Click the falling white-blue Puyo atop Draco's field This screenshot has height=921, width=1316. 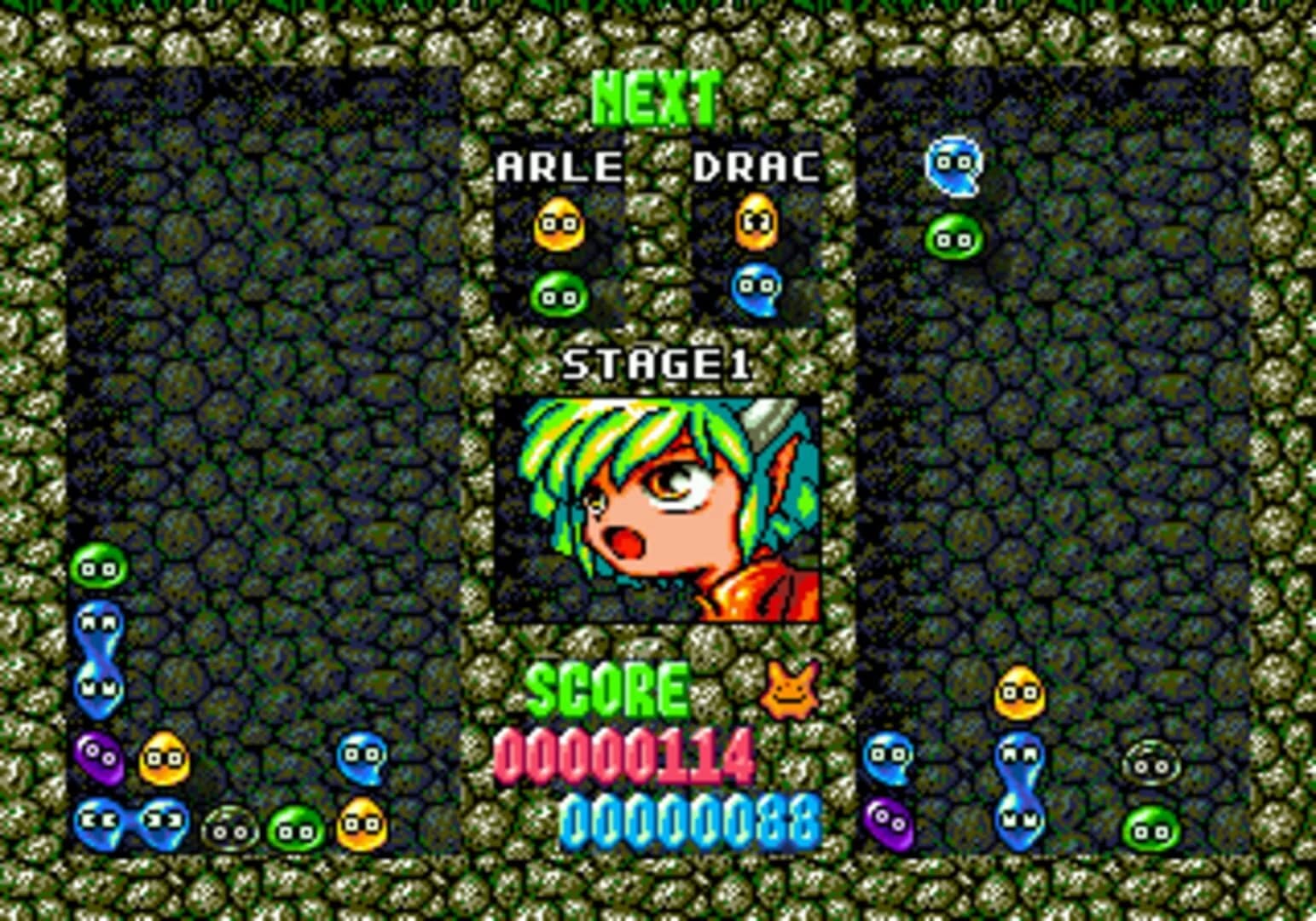tap(953, 165)
